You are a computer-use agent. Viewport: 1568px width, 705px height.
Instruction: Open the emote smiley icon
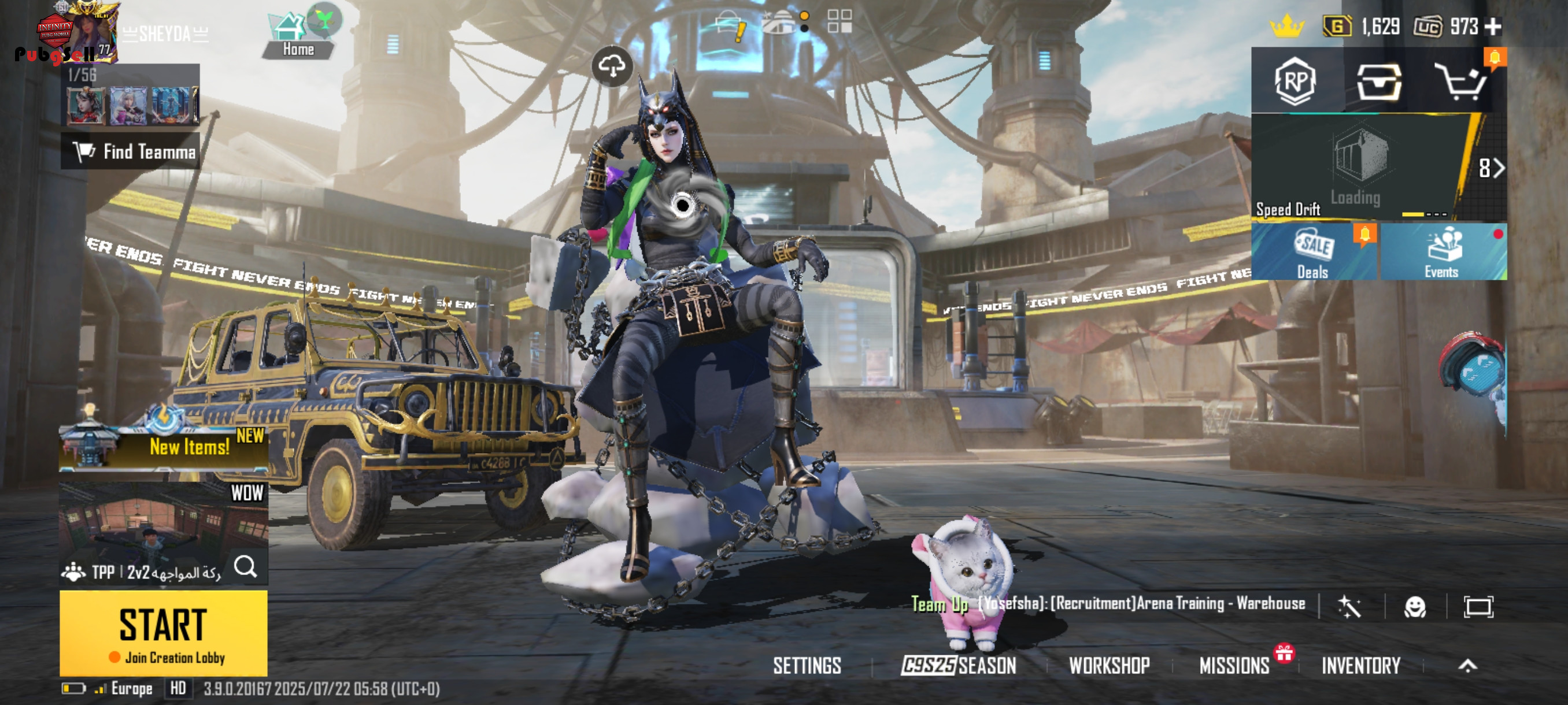coord(1415,606)
